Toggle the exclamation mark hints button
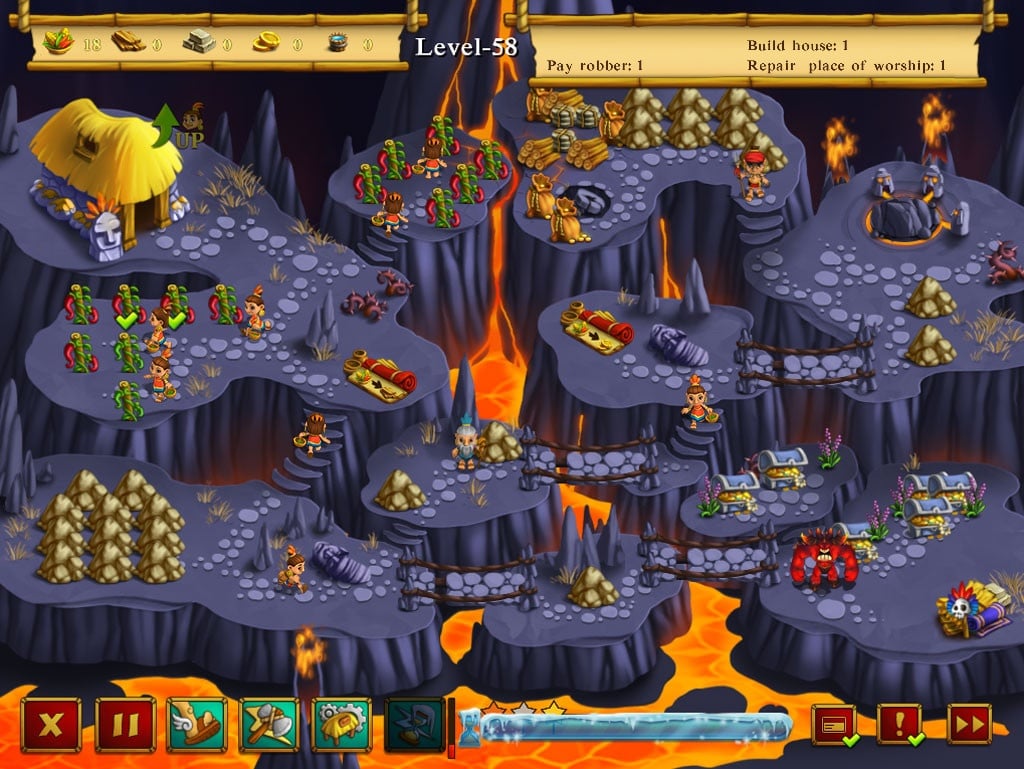 pos(899,725)
